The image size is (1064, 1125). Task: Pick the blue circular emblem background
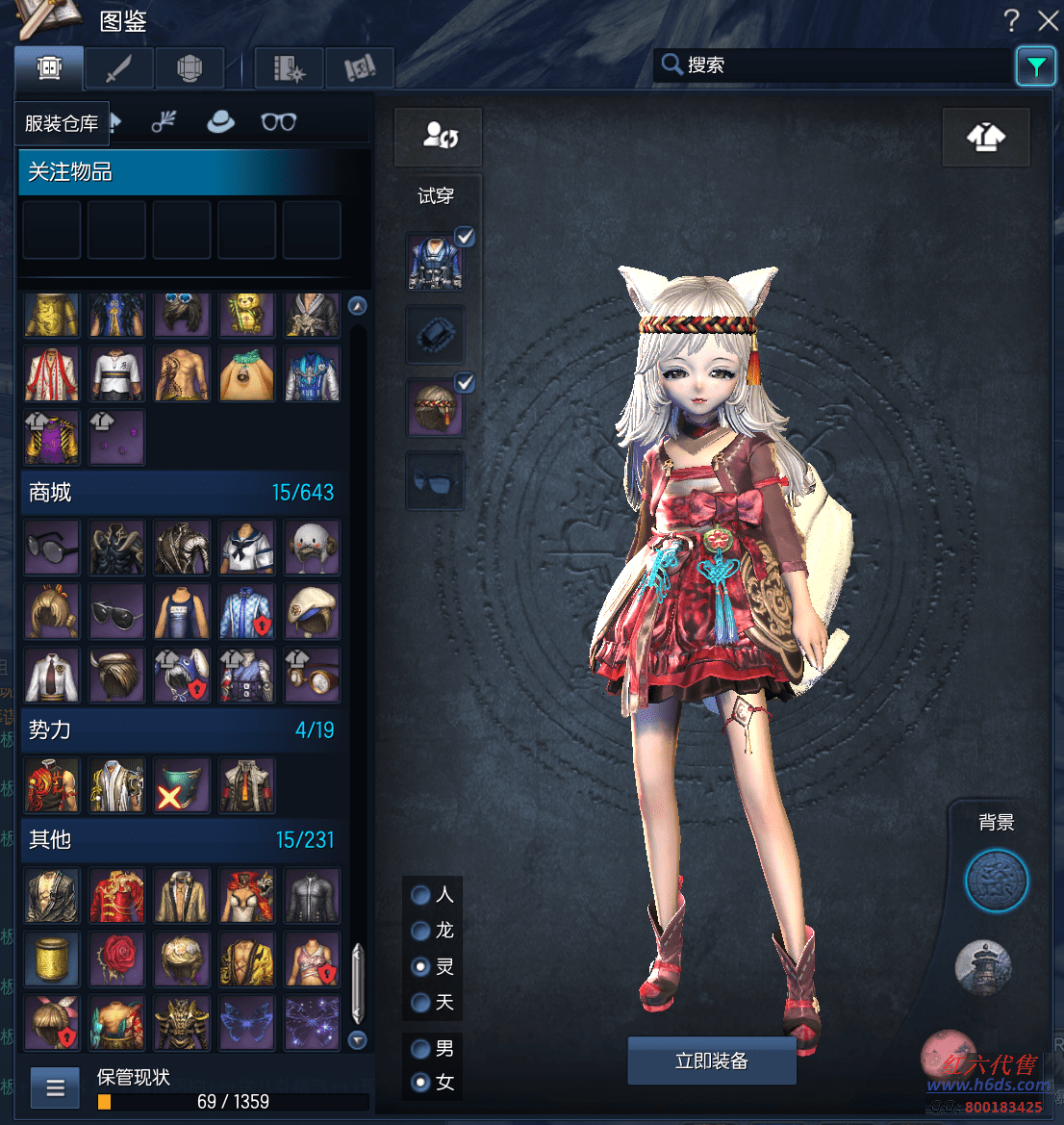tap(996, 881)
